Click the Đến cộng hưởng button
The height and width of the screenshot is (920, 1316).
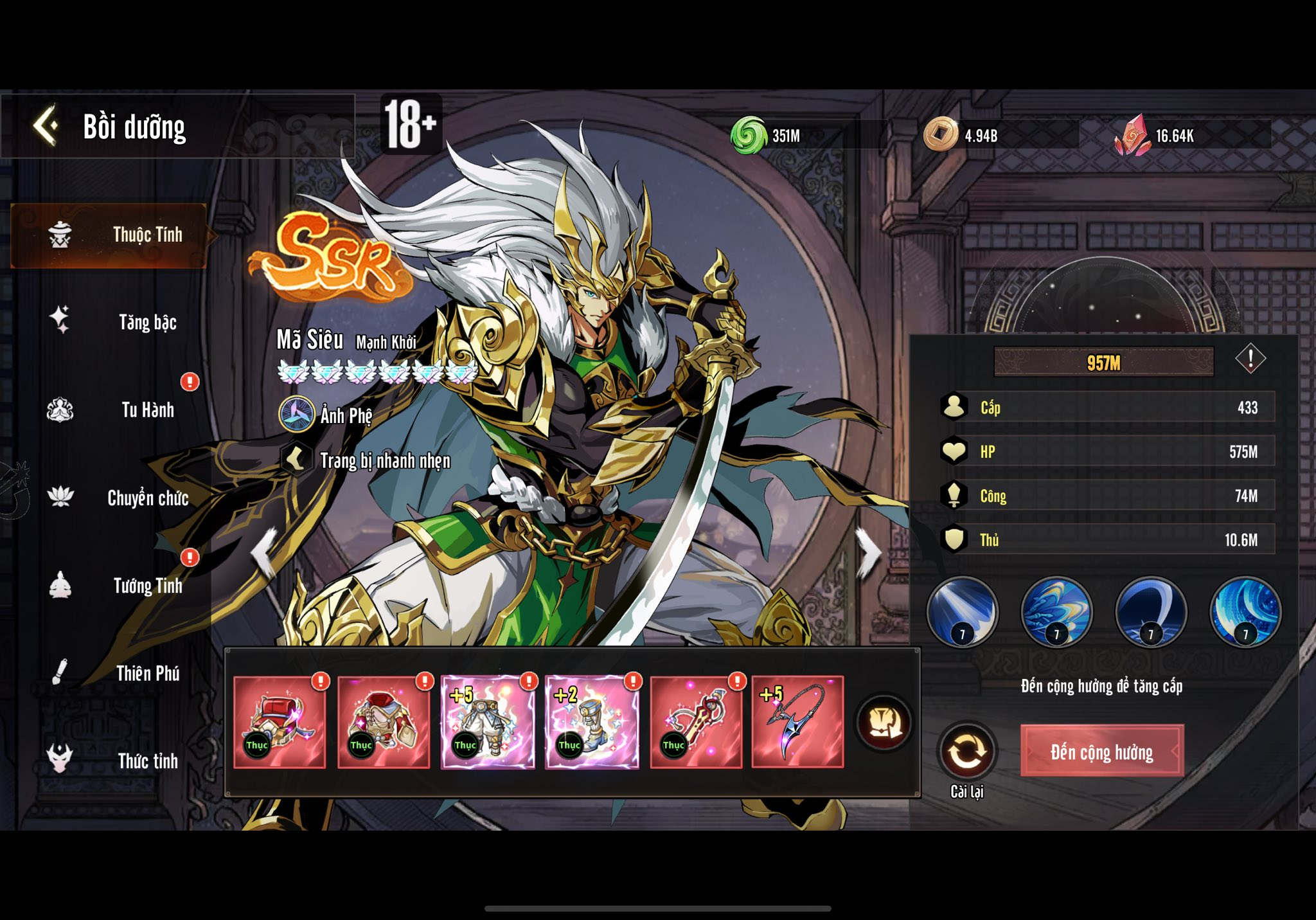[1101, 752]
